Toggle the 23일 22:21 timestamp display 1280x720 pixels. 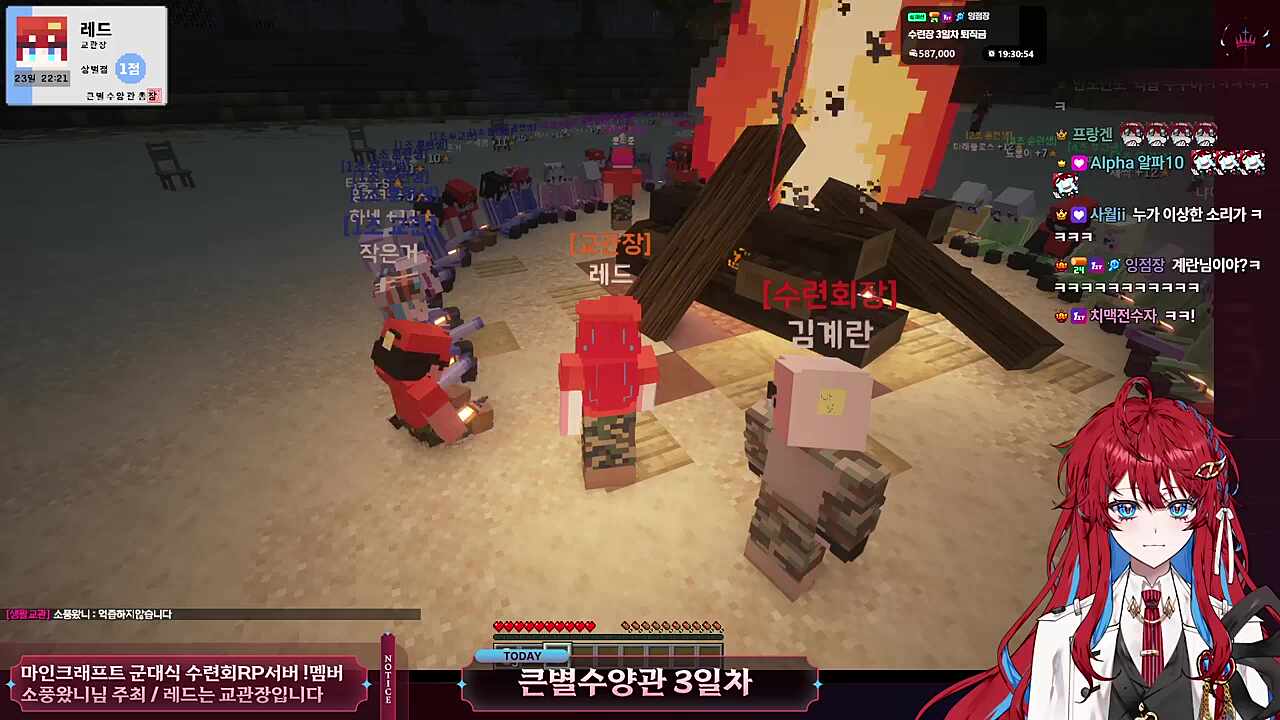[42, 78]
